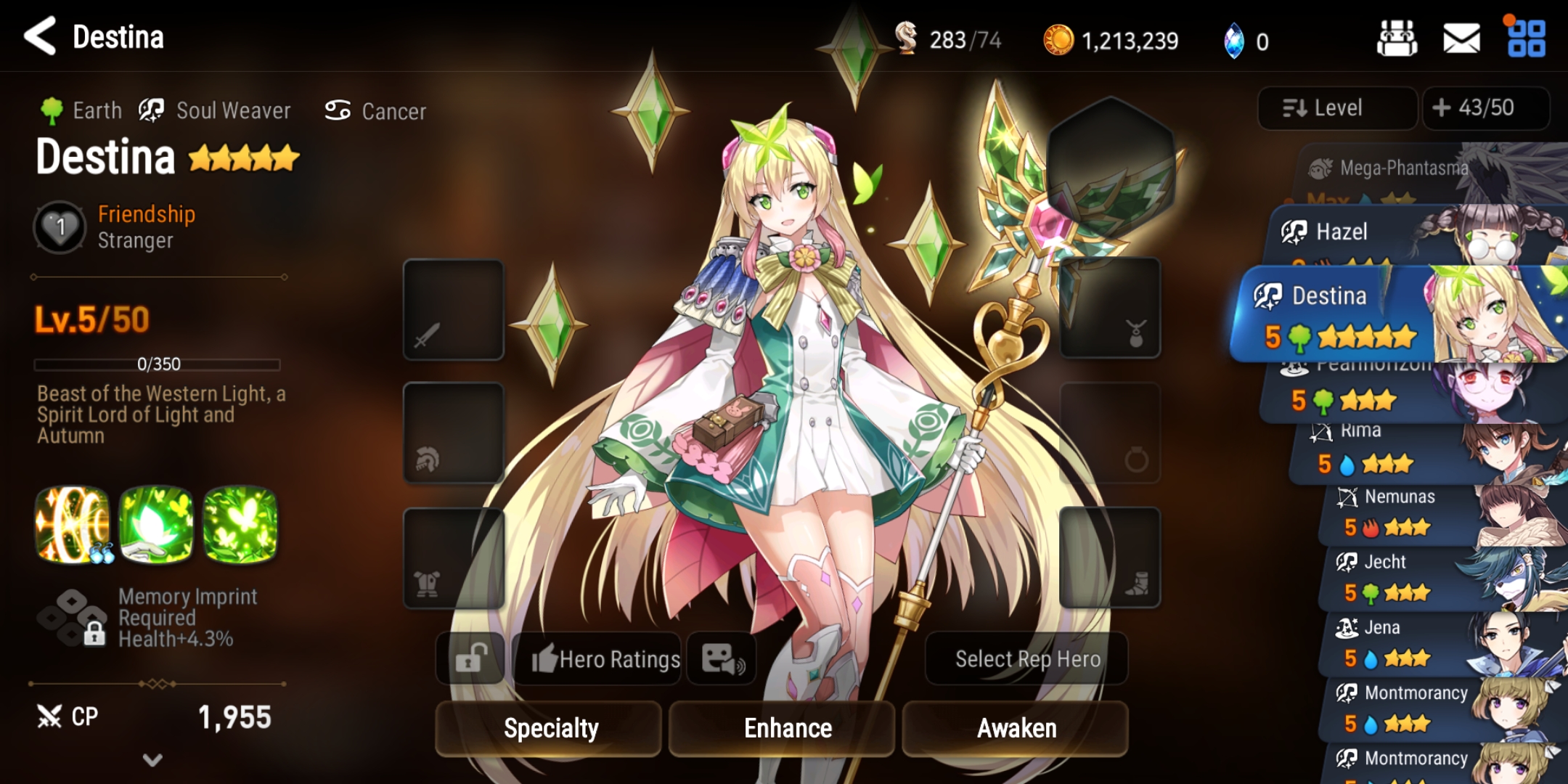The image size is (1568, 784).
Task: Expand hero inventory with the 43/50 plus button
Action: pyautogui.click(x=1485, y=108)
